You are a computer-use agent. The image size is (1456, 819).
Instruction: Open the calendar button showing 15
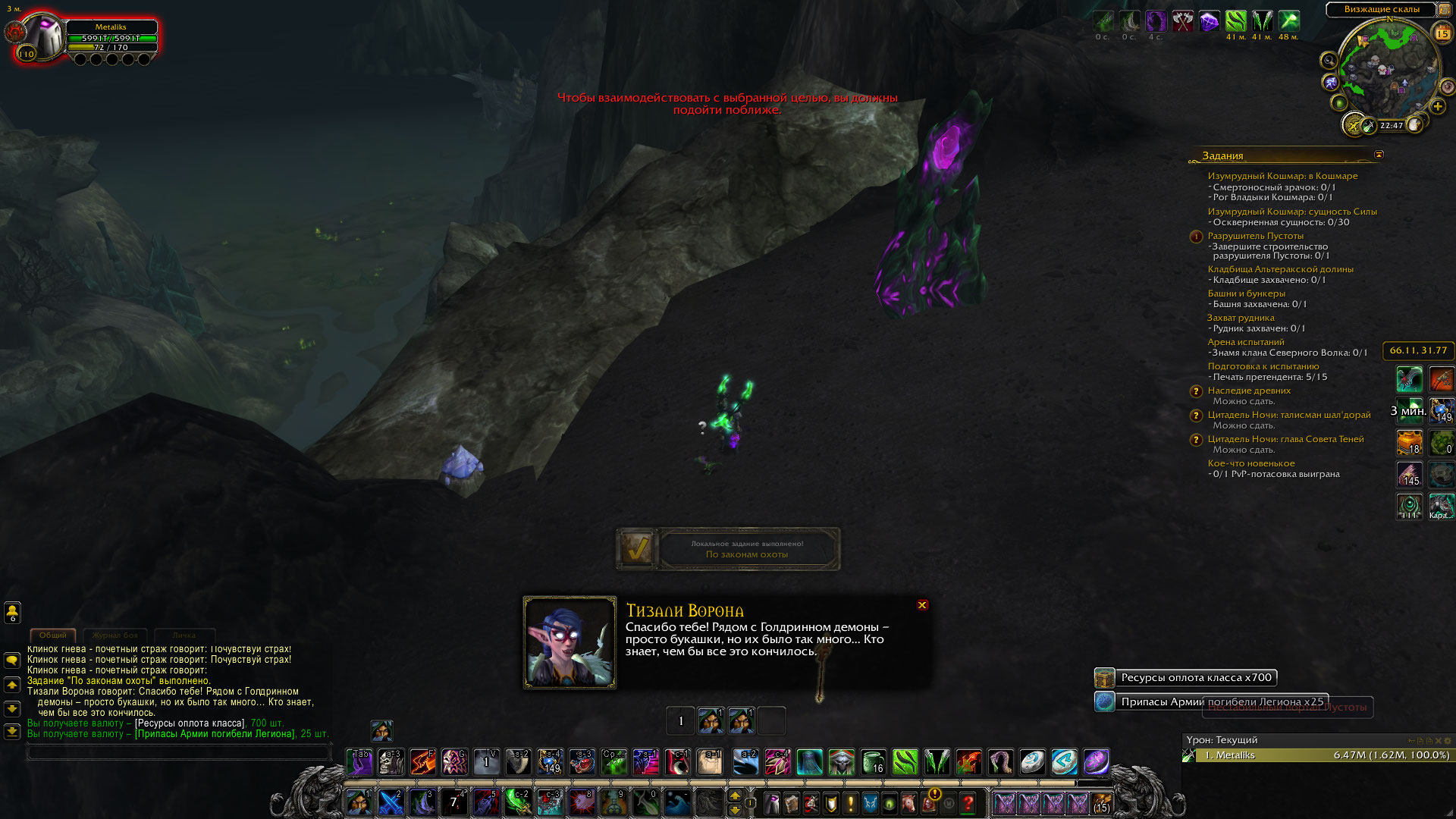tap(1442, 33)
